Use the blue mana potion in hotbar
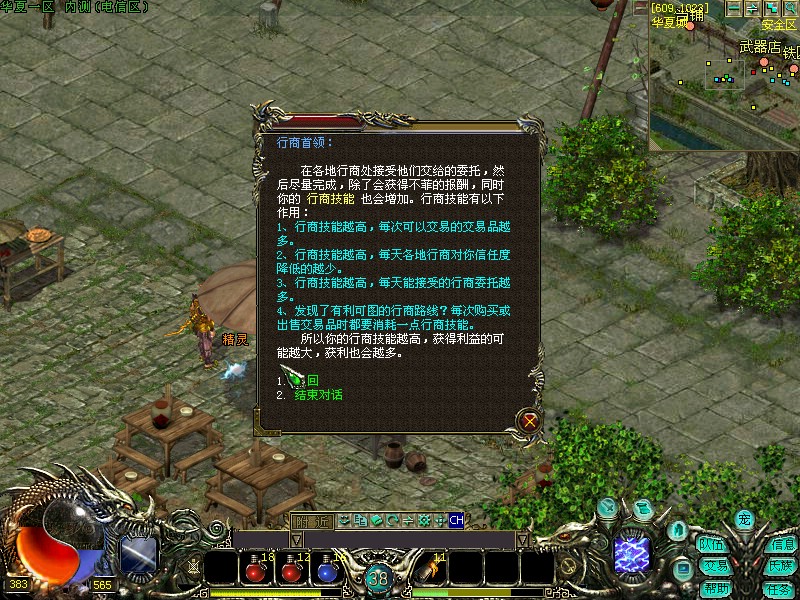The image size is (800, 600). (326, 570)
